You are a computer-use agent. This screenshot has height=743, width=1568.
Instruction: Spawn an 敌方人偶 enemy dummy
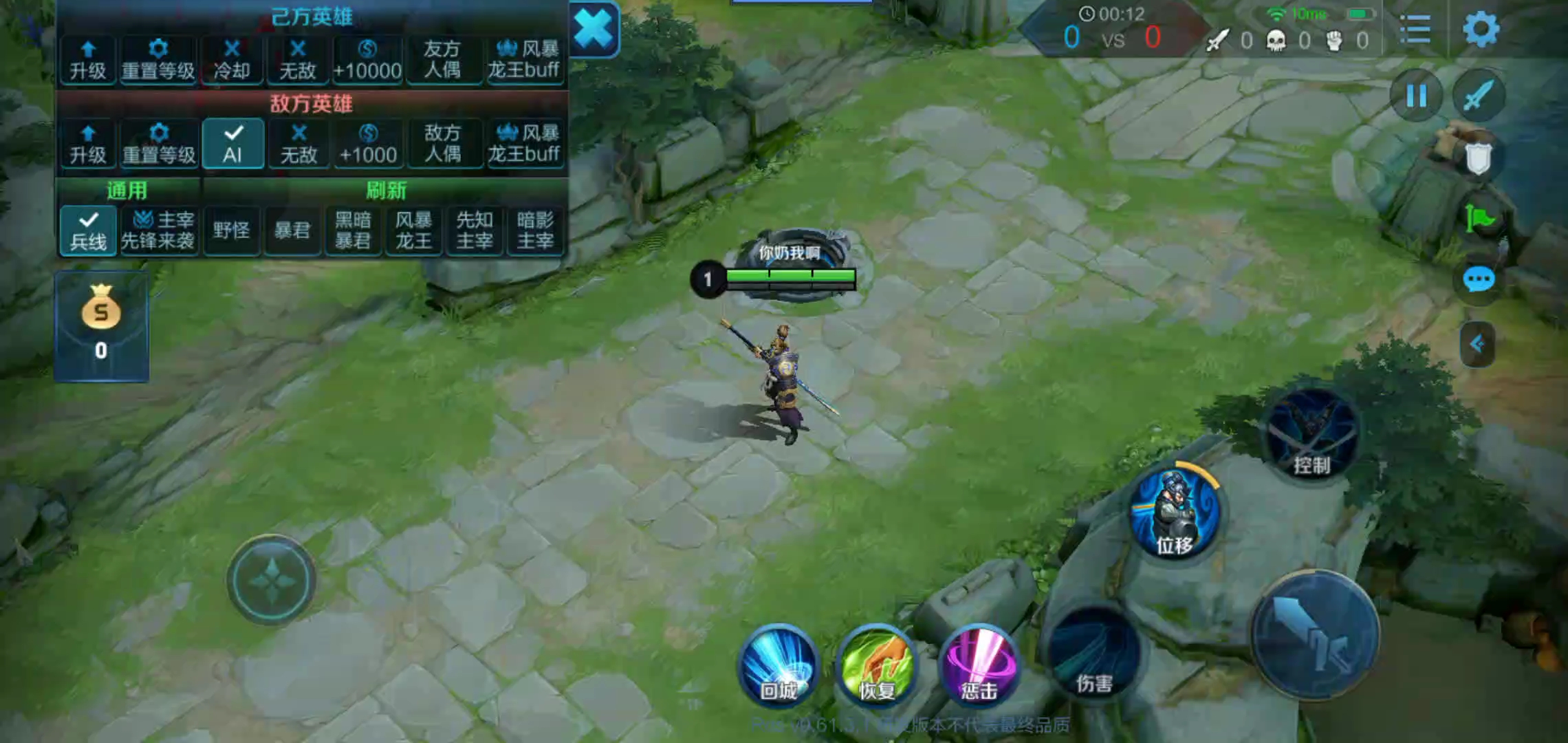[442, 143]
